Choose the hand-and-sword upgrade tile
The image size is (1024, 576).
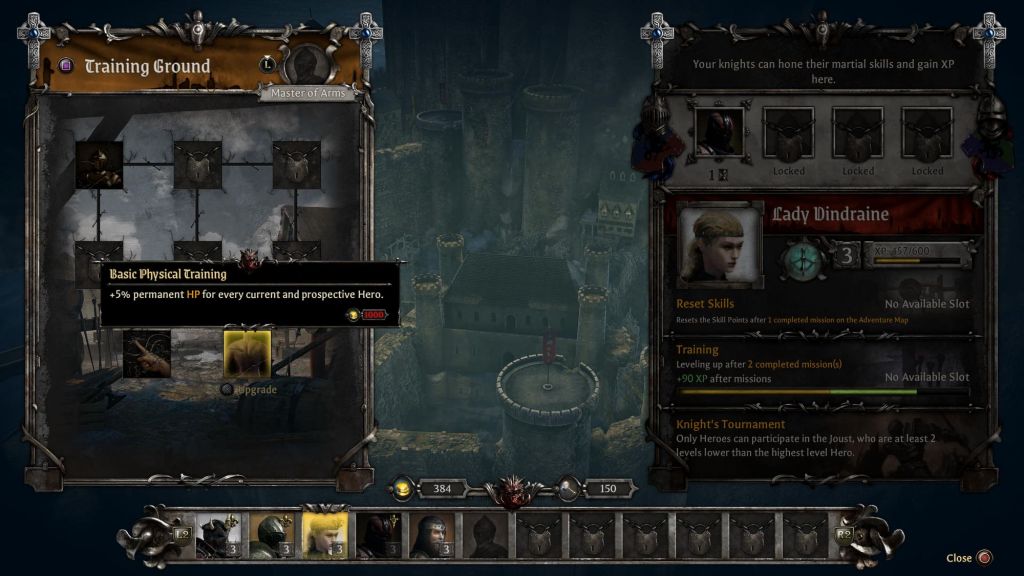coord(147,353)
